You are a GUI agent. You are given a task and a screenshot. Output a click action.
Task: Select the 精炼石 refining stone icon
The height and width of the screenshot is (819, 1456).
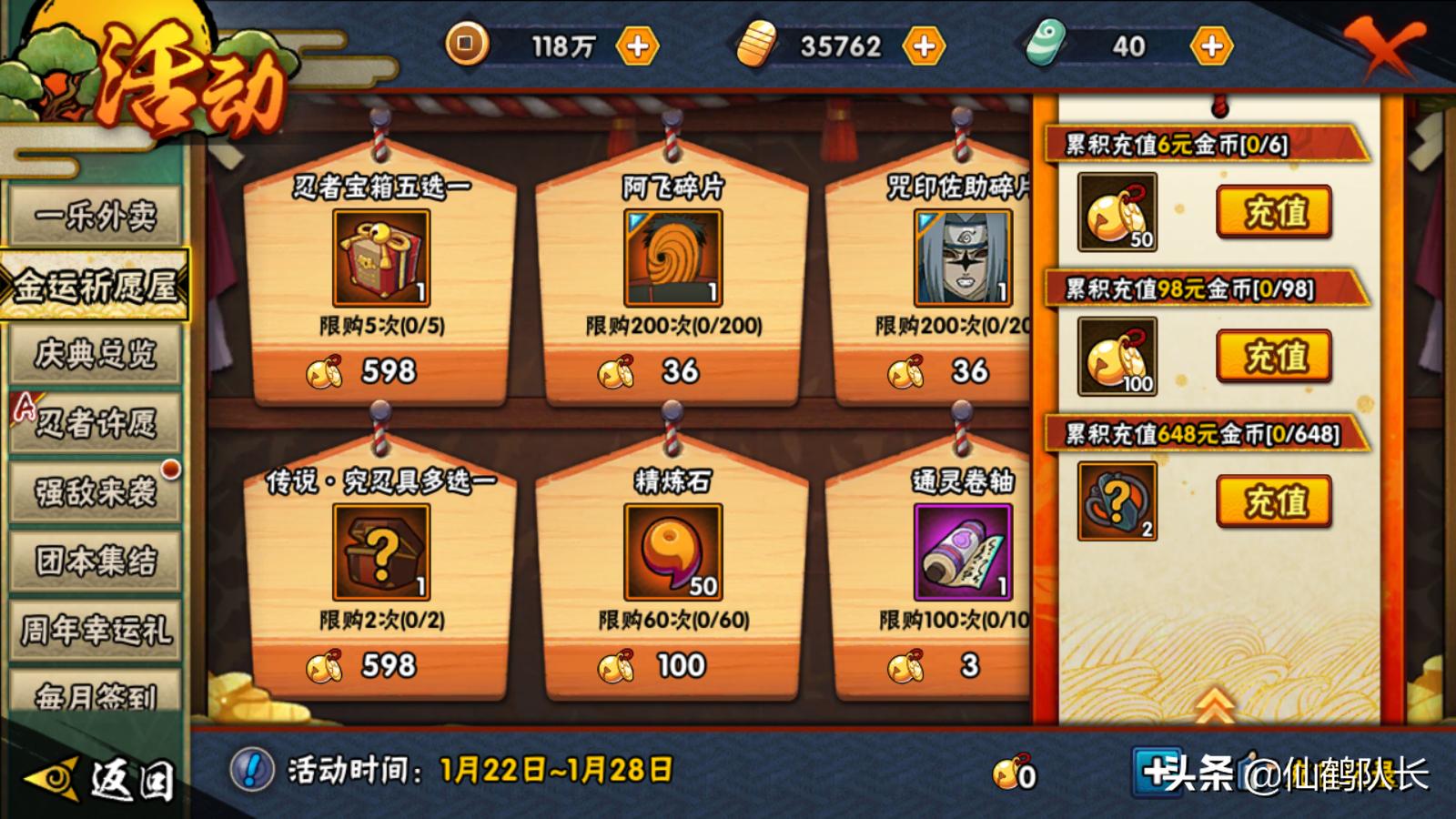[673, 551]
